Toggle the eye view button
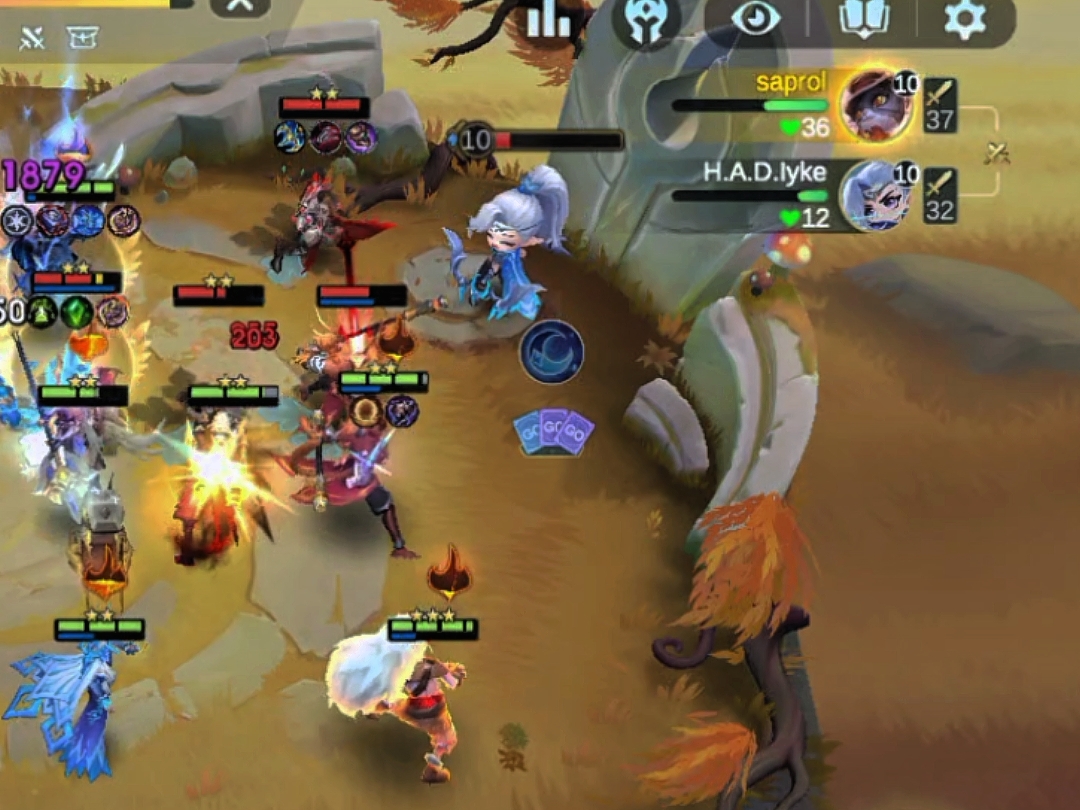 point(755,19)
